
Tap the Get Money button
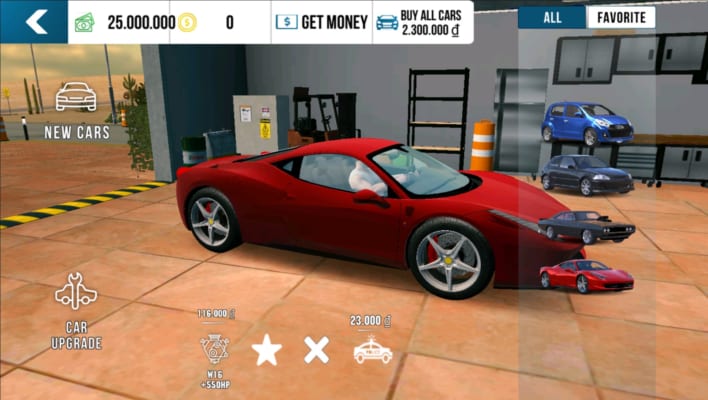point(321,21)
